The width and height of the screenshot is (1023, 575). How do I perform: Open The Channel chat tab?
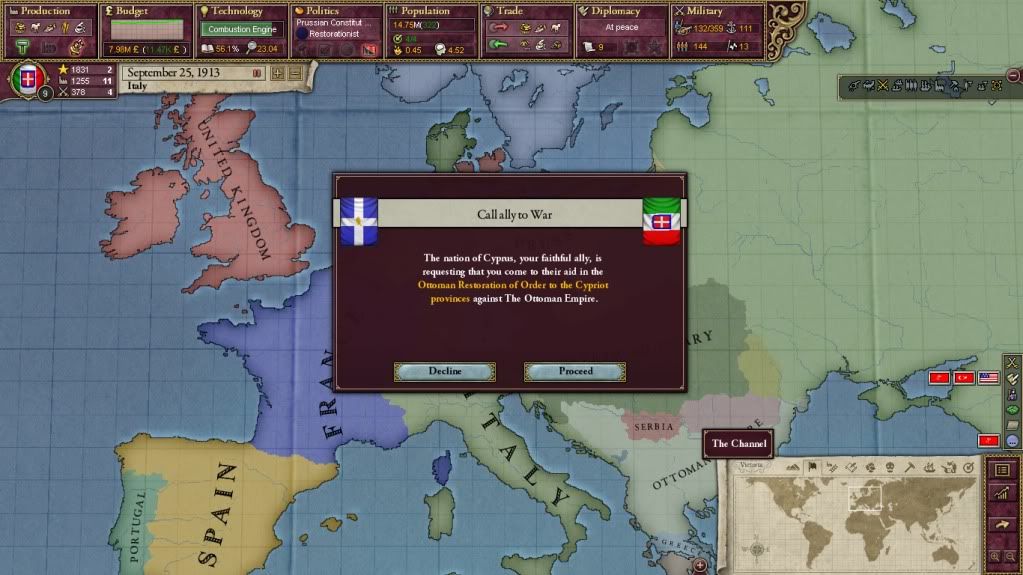coord(738,443)
